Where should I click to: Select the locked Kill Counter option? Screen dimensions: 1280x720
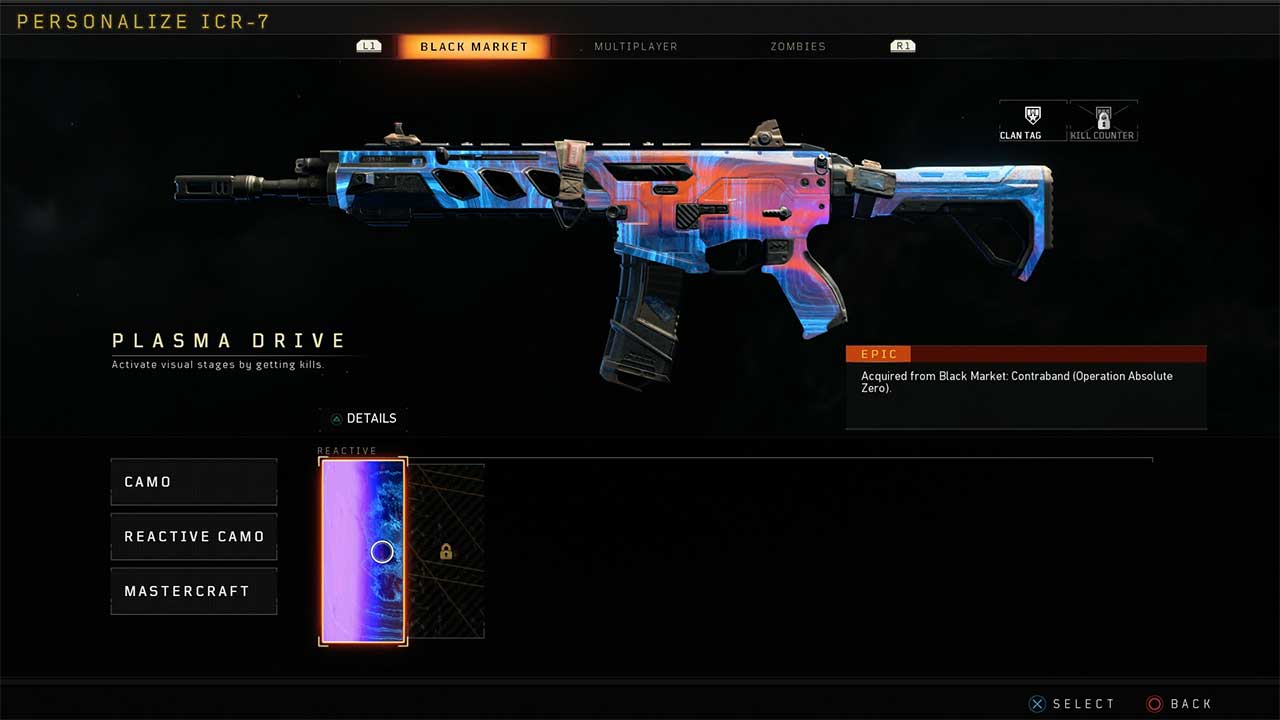(1103, 122)
